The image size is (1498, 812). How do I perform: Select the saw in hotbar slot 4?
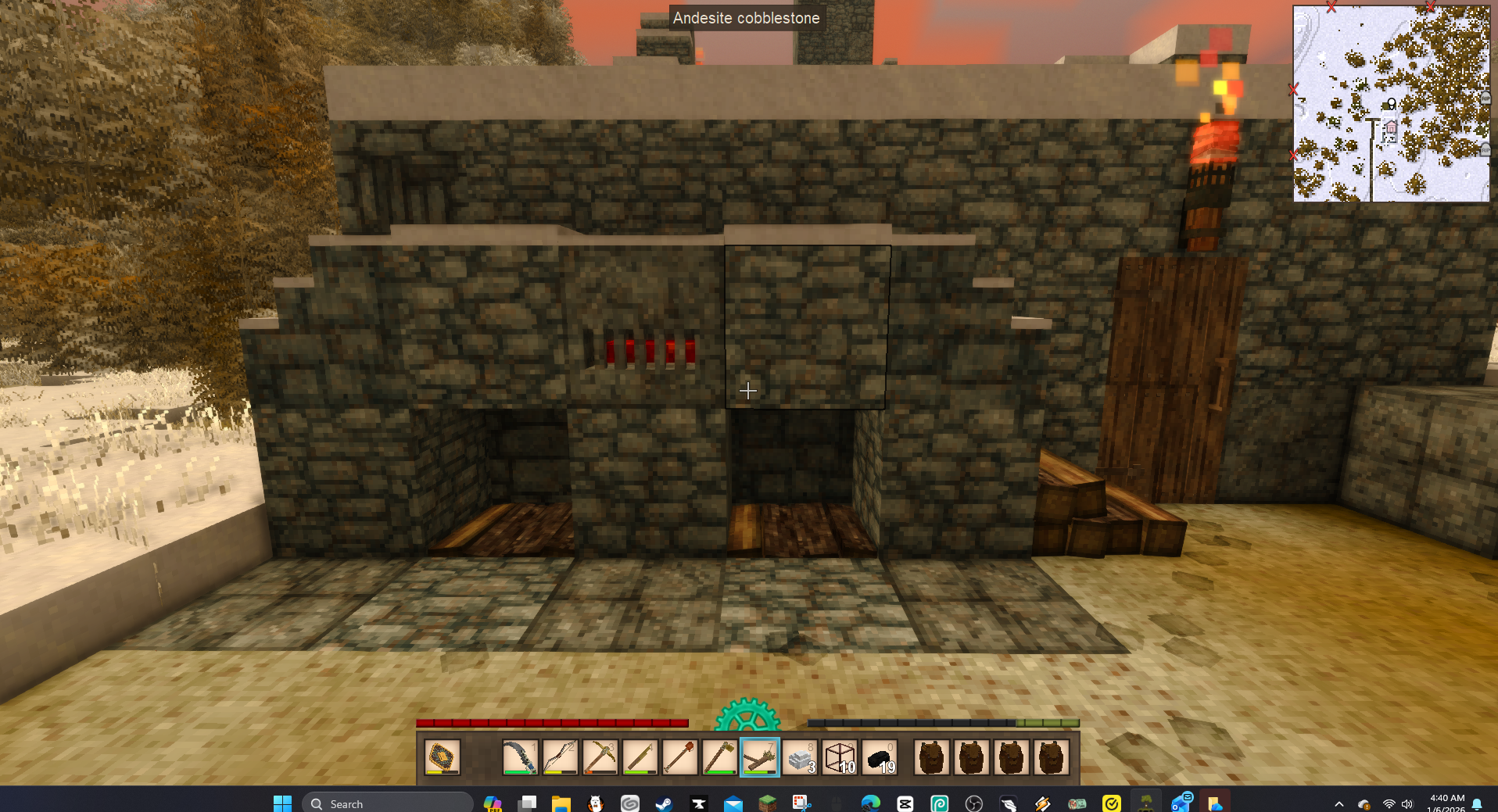pos(640,757)
